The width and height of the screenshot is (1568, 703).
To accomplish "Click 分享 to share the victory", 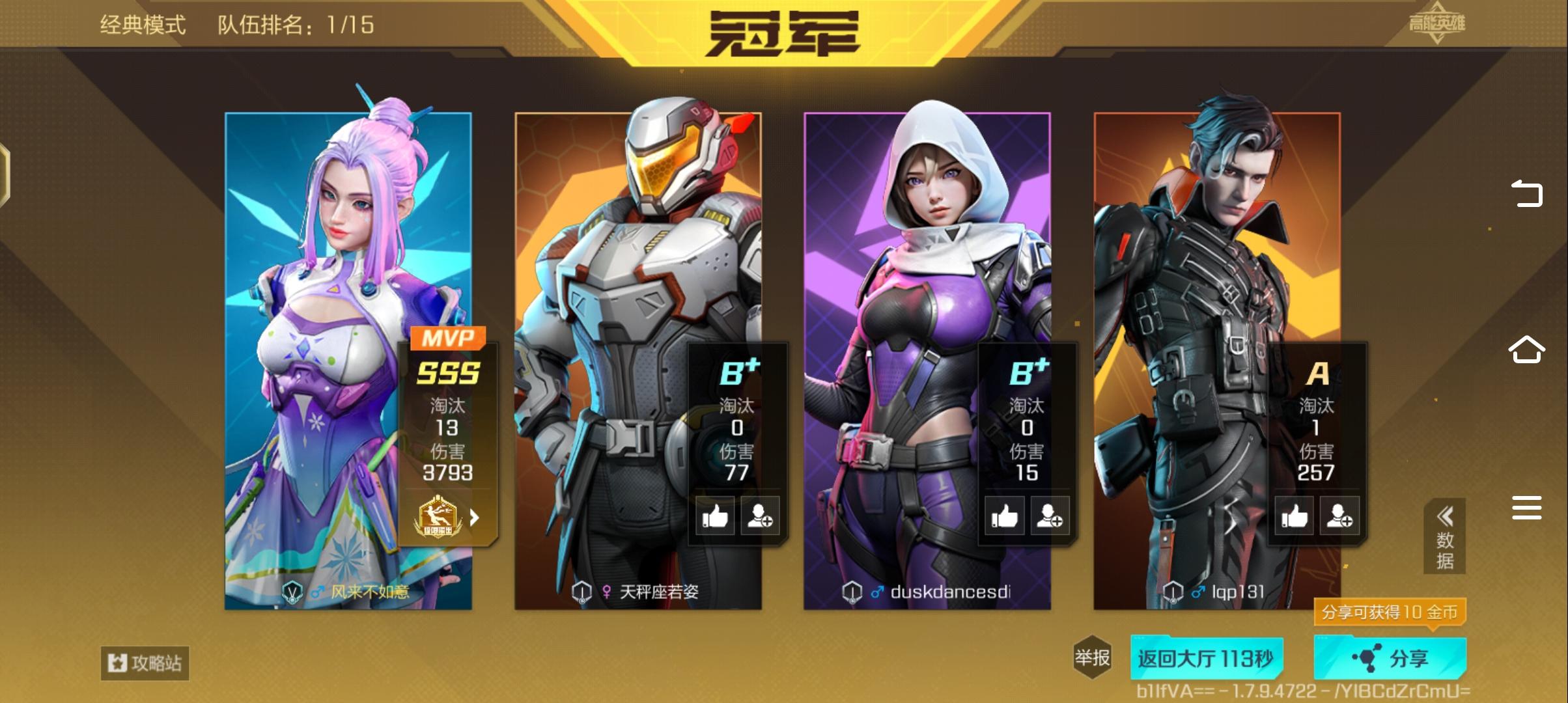I will tap(1390, 657).
